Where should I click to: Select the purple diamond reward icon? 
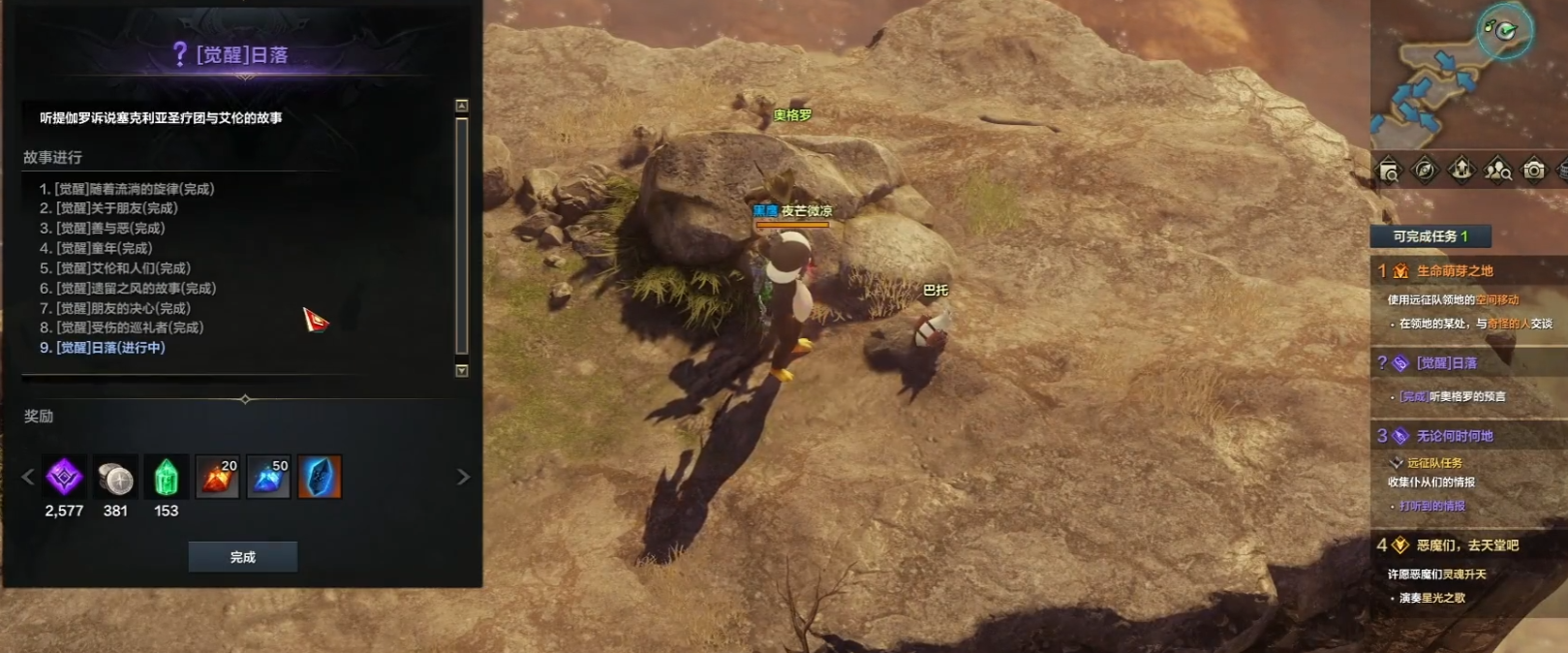(x=64, y=477)
